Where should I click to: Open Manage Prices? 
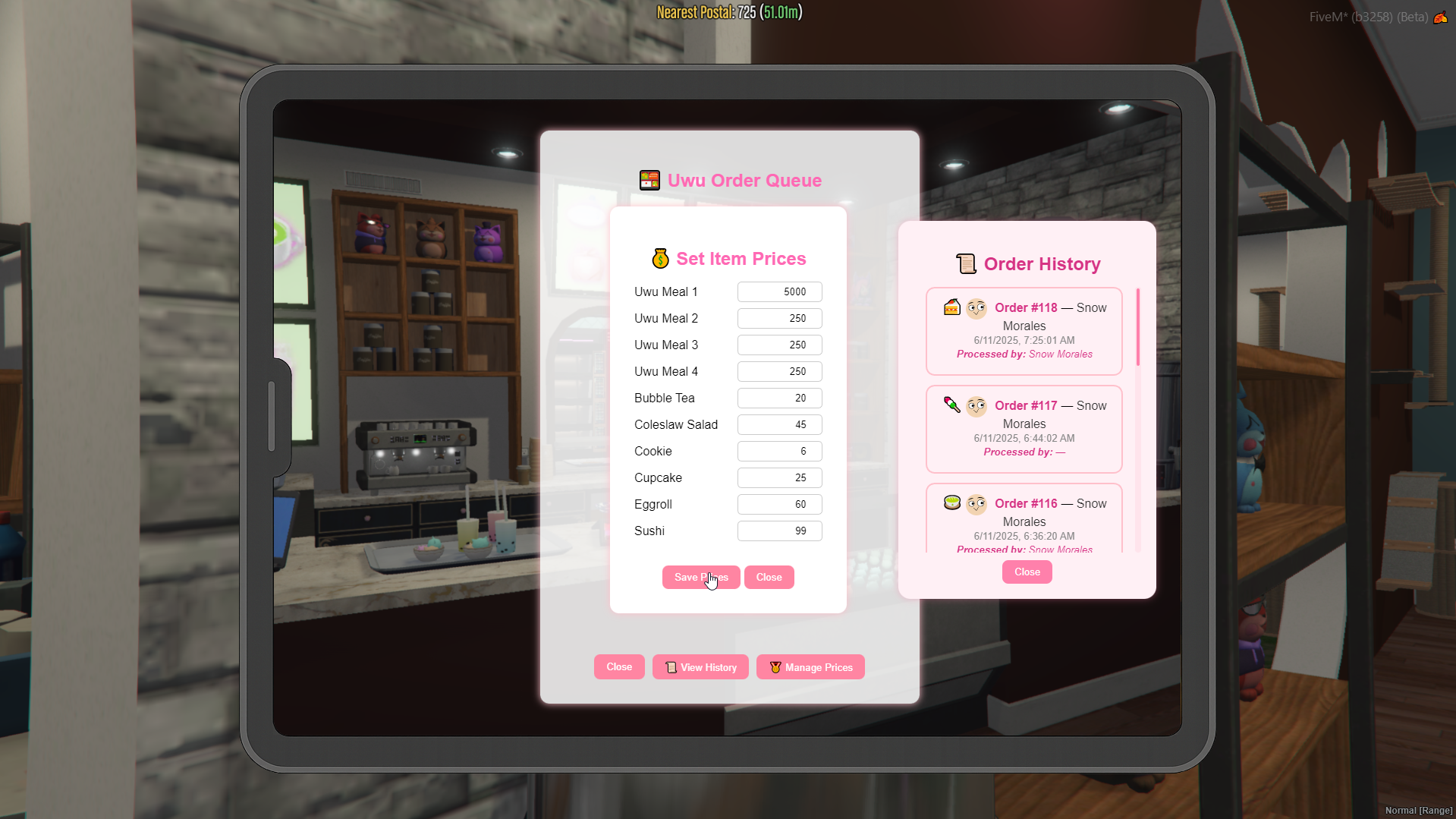pyautogui.click(x=810, y=667)
